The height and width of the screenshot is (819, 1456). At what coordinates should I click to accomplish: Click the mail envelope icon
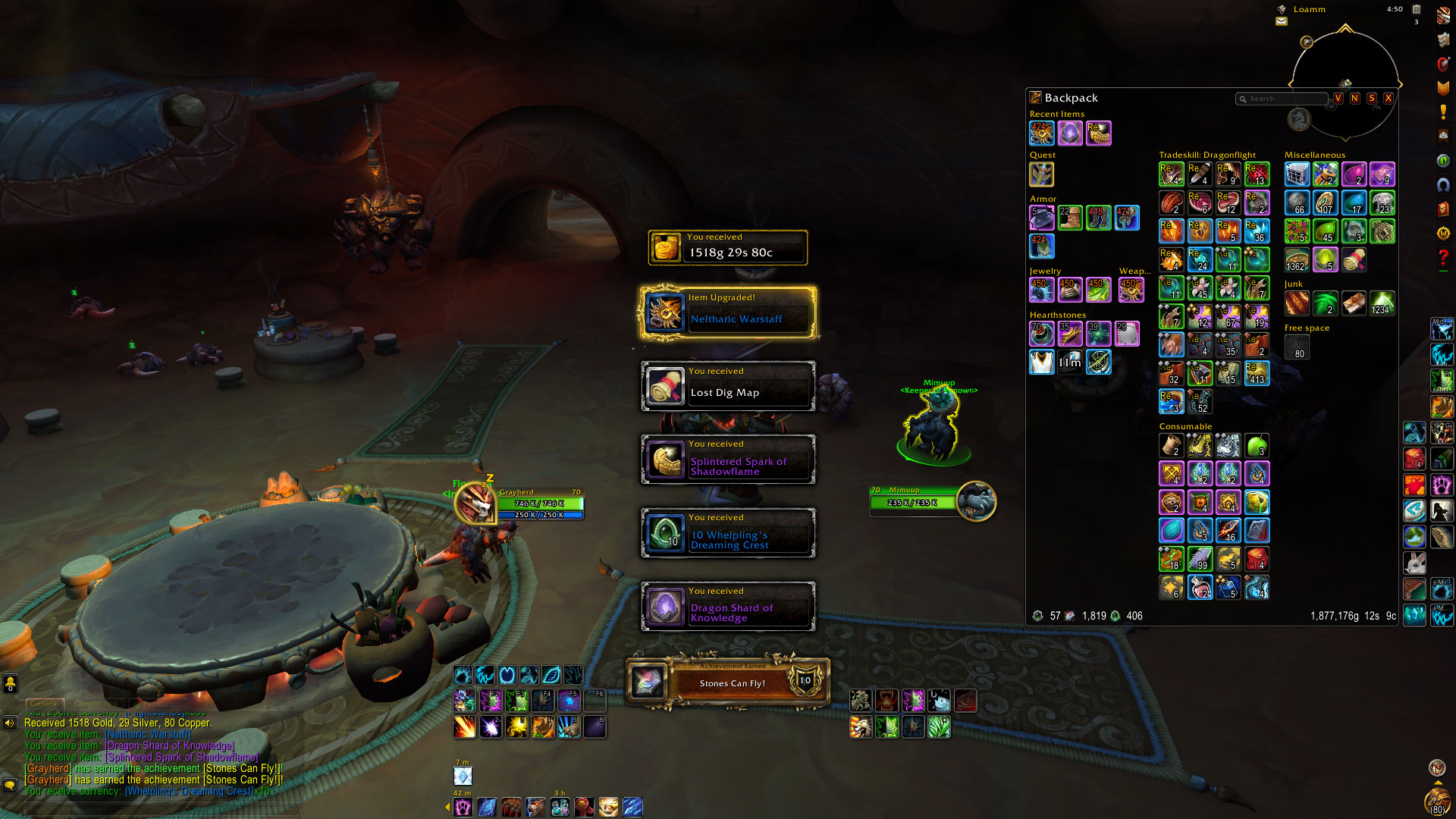(1282, 21)
